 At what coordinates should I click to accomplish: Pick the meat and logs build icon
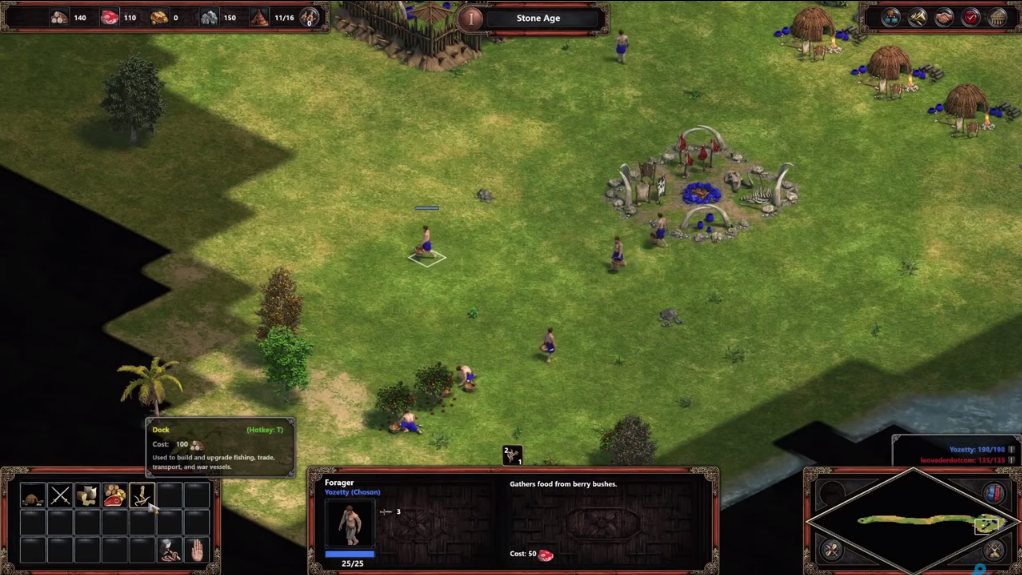click(114, 495)
